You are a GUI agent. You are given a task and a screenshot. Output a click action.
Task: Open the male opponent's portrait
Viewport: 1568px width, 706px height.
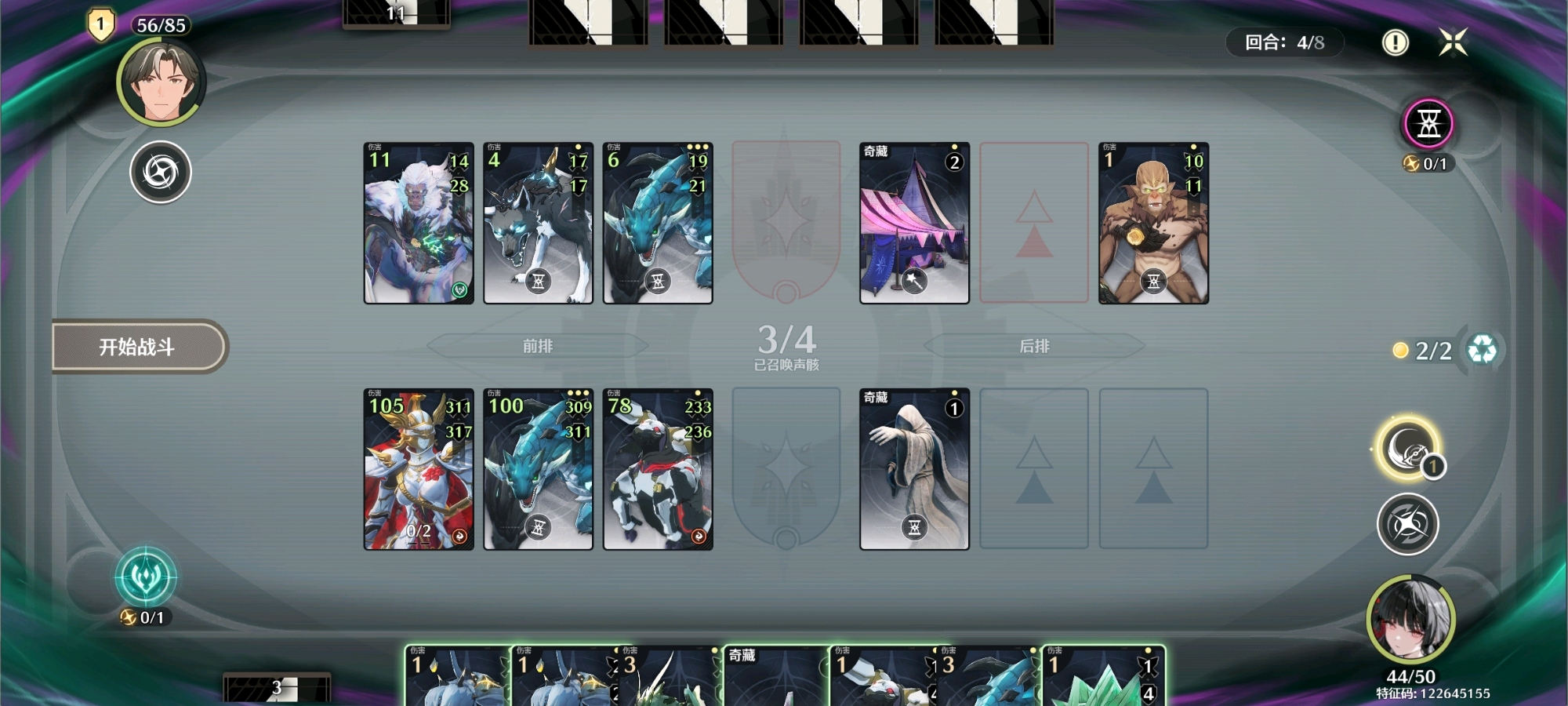pyautogui.click(x=162, y=82)
